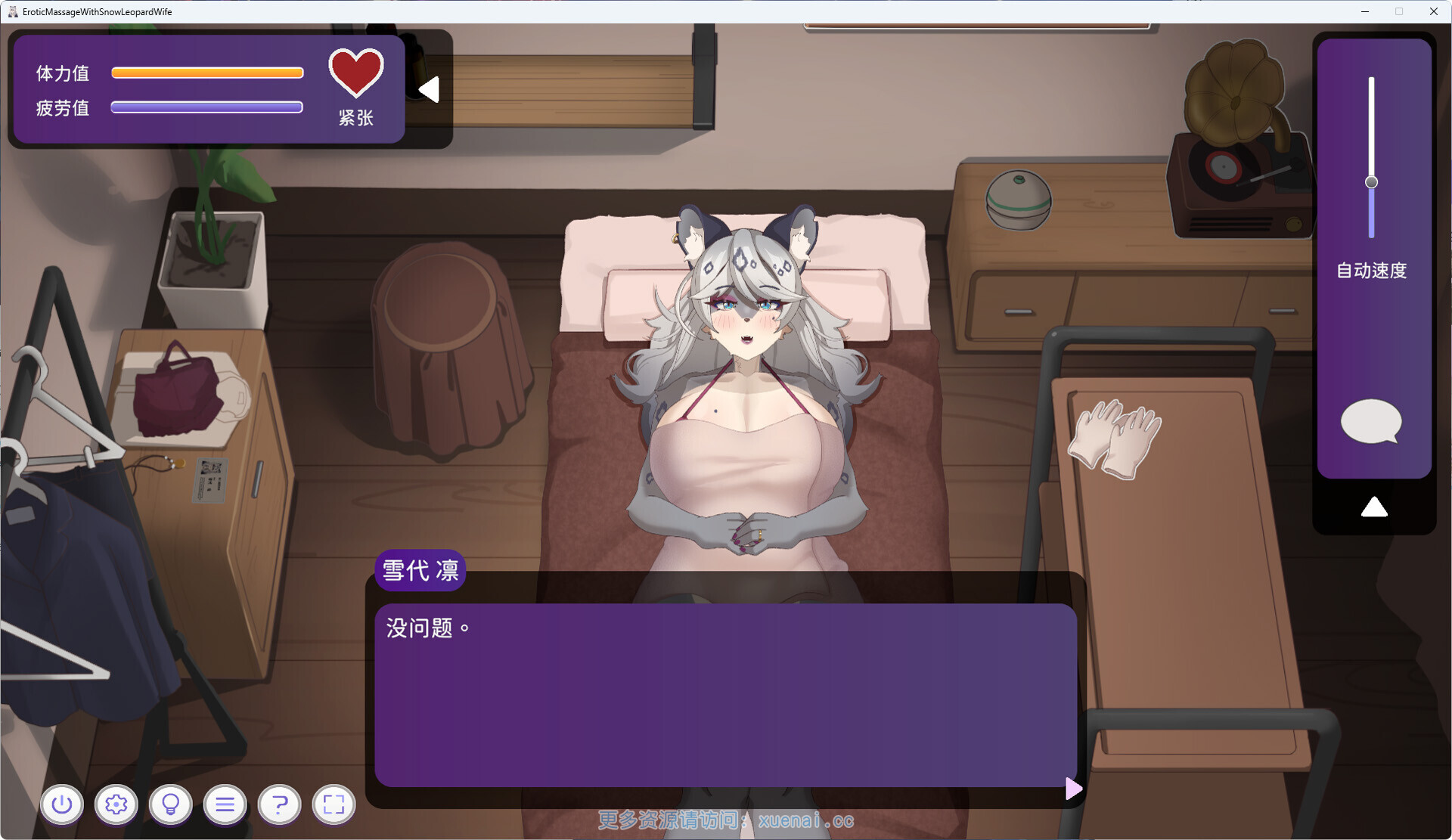Collapse the status panel with left arrow
The width and height of the screenshot is (1452, 840).
pyautogui.click(x=430, y=89)
